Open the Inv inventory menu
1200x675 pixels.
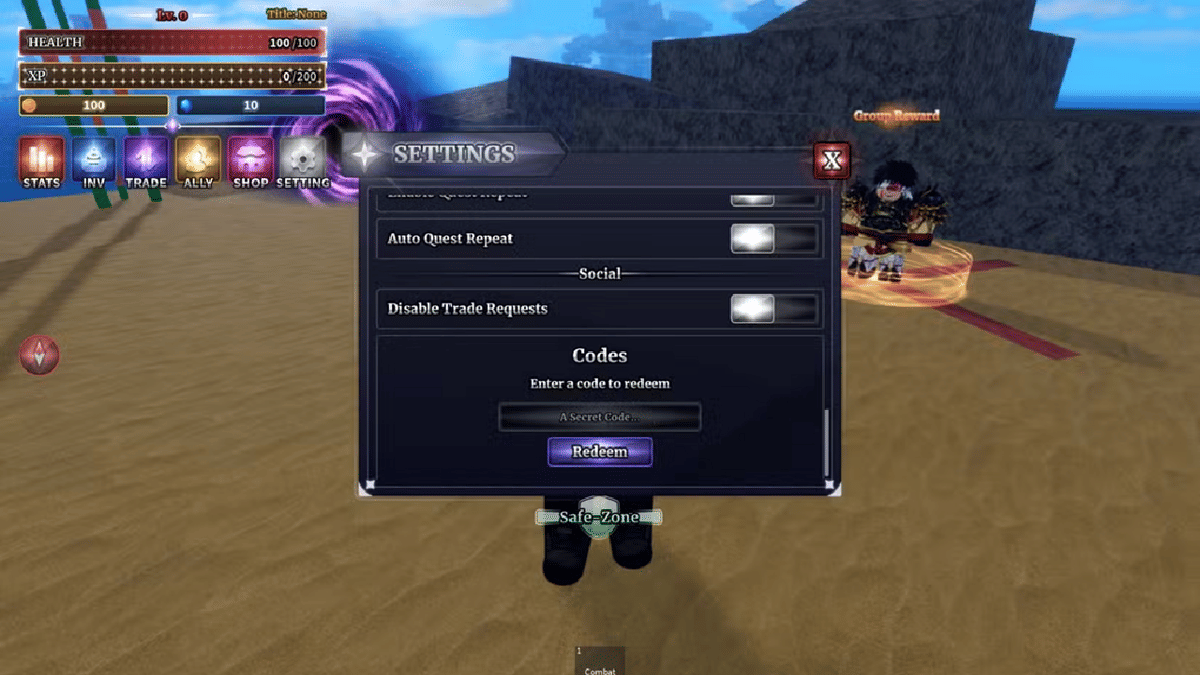(x=93, y=162)
